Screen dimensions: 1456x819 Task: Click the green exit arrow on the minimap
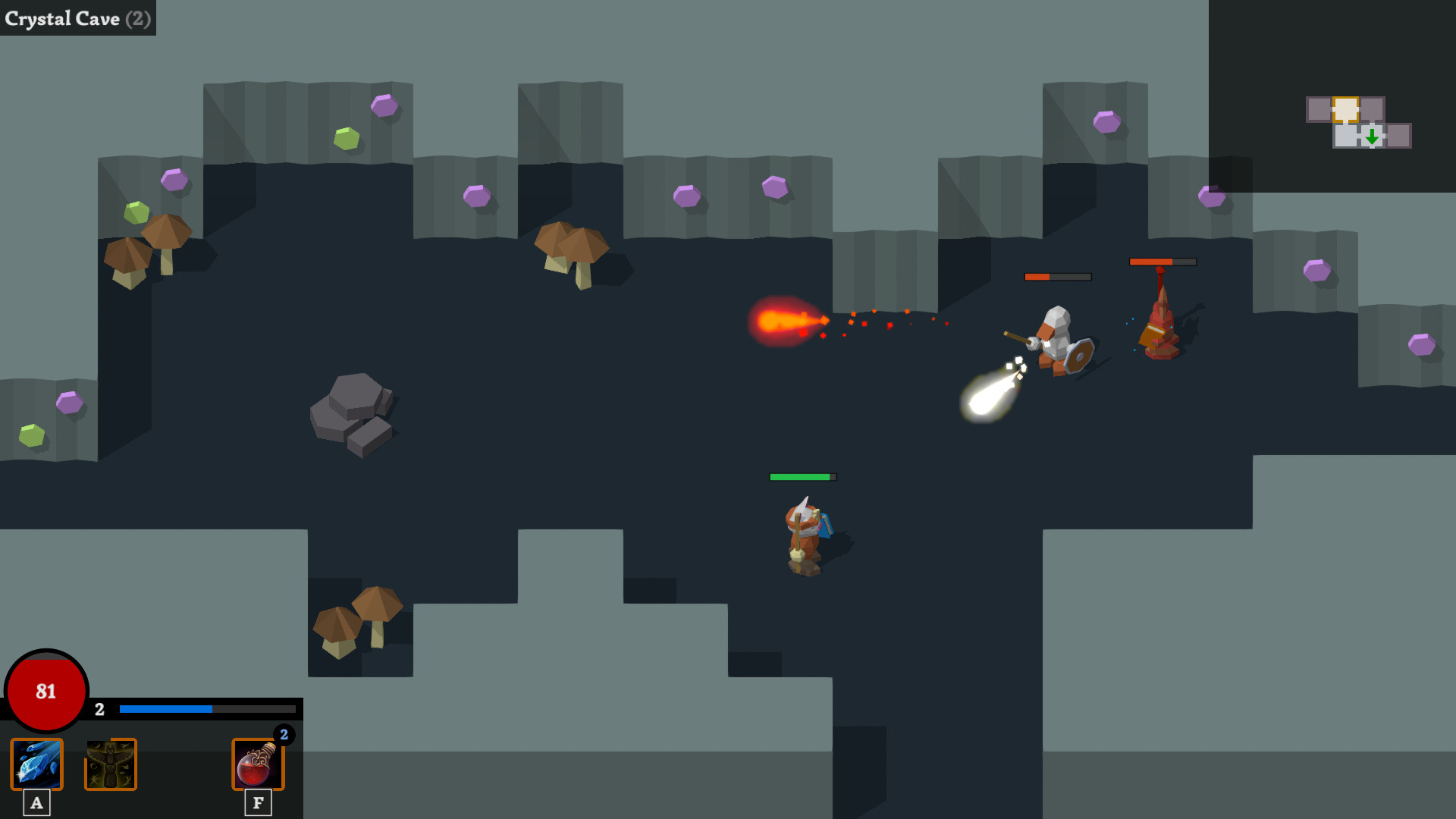coord(1371,138)
